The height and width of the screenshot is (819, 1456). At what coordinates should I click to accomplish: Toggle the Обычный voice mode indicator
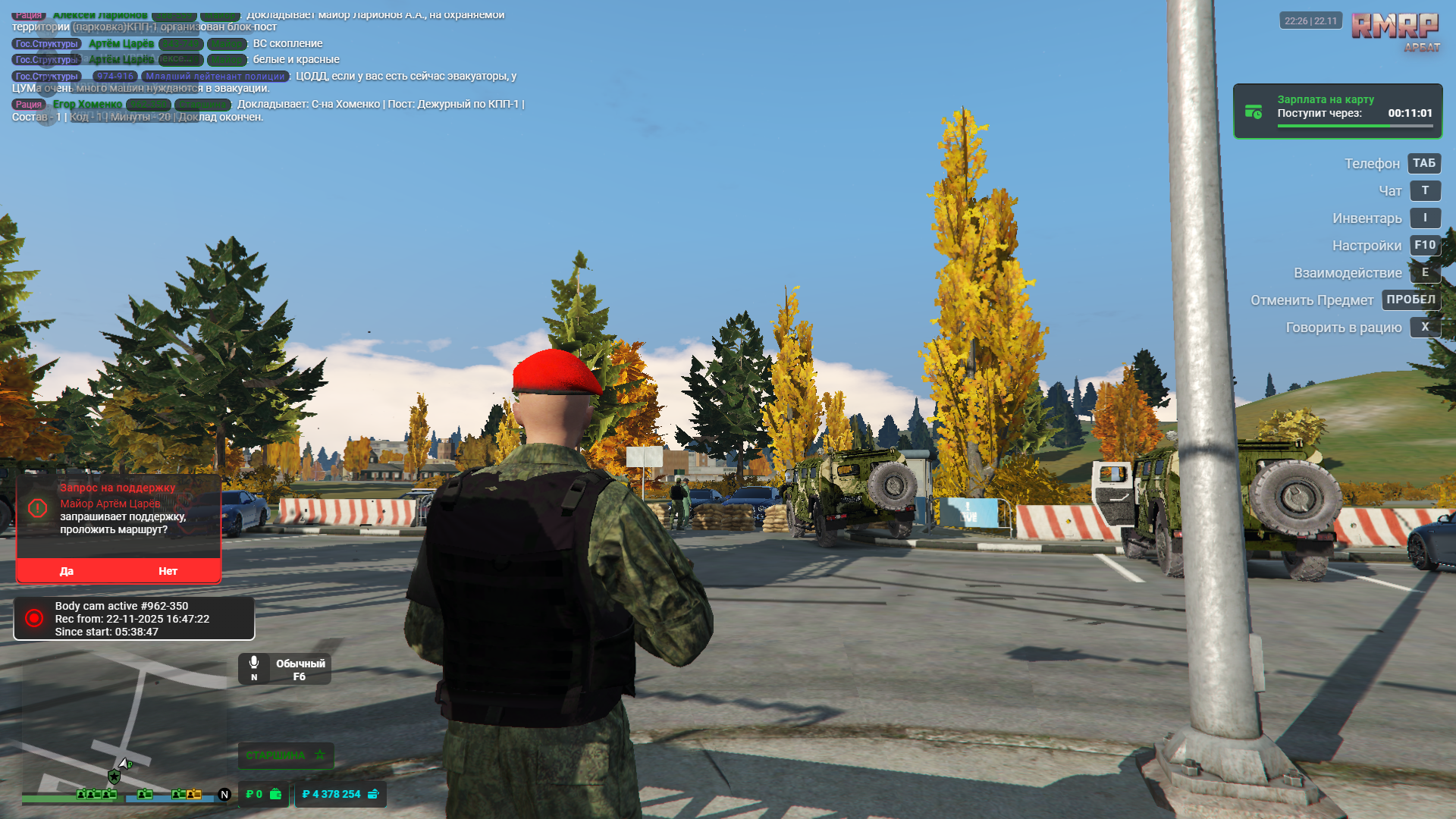pos(299,664)
